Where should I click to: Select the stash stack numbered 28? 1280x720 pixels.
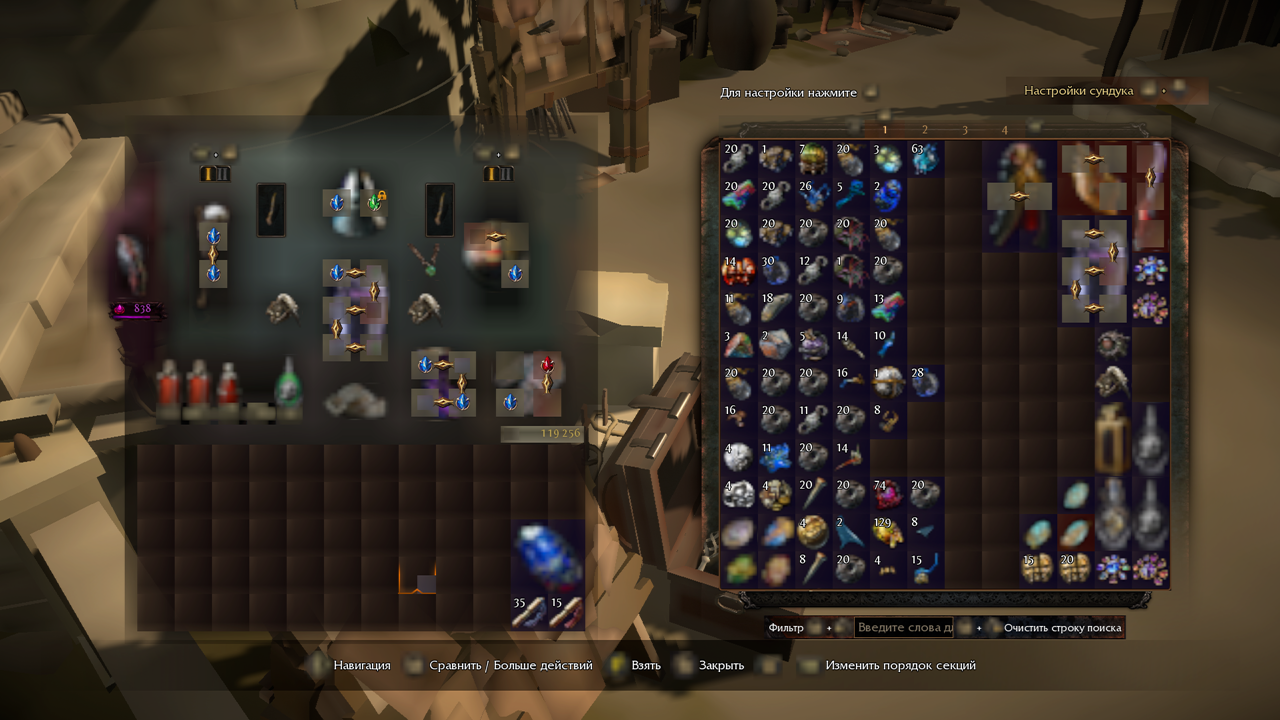point(924,382)
